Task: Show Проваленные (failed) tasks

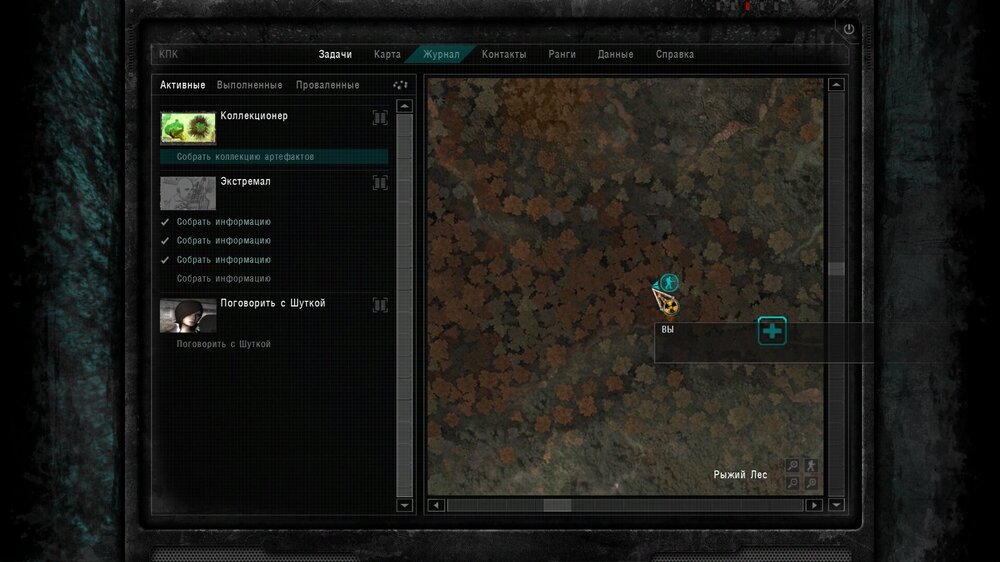Action: point(327,85)
